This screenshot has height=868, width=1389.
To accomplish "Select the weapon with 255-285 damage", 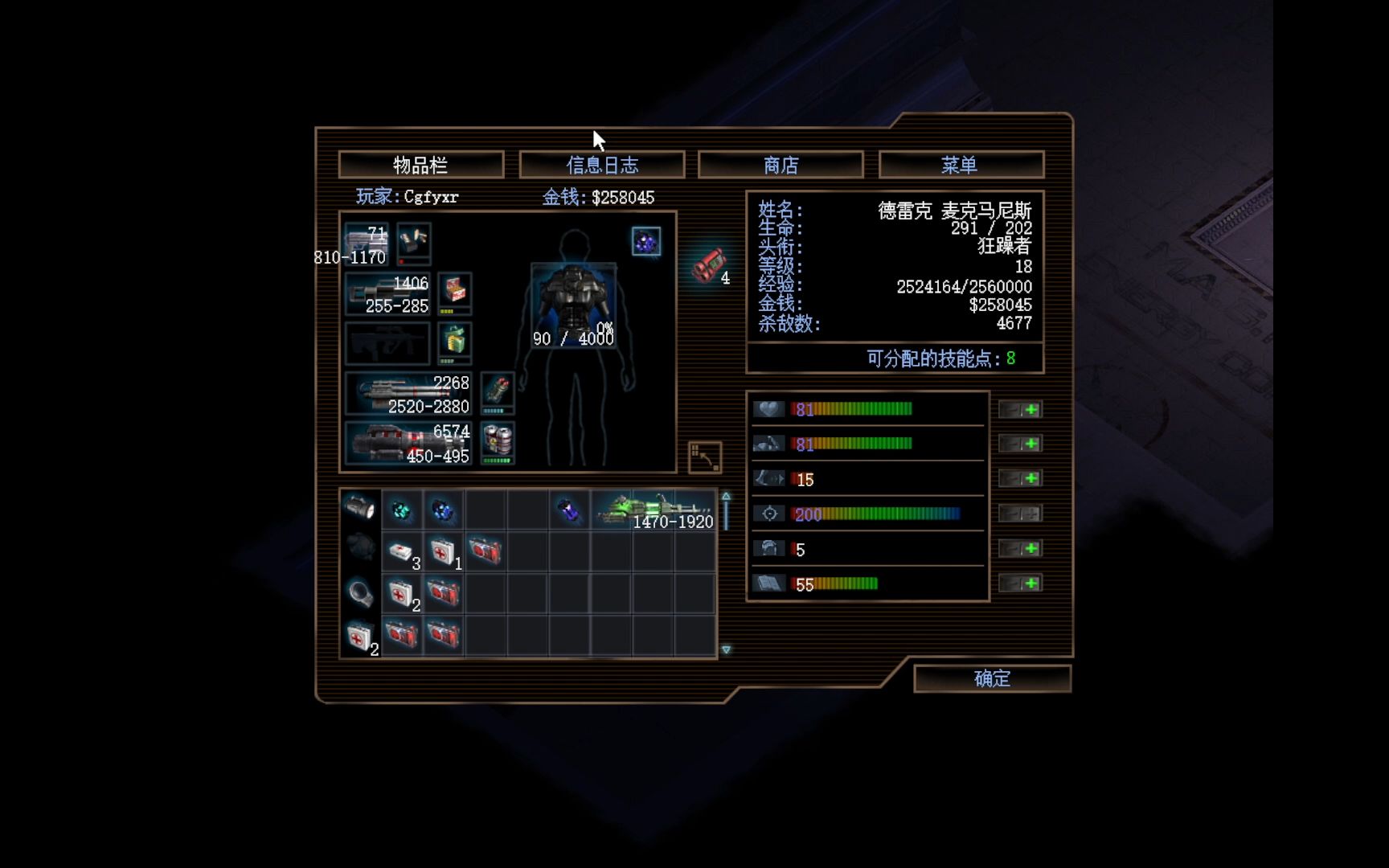I will (388, 293).
